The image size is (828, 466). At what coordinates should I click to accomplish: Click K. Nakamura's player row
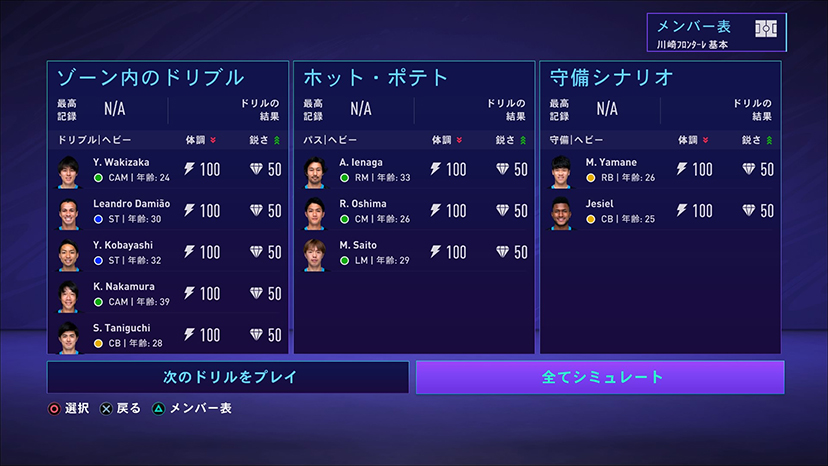(167, 294)
